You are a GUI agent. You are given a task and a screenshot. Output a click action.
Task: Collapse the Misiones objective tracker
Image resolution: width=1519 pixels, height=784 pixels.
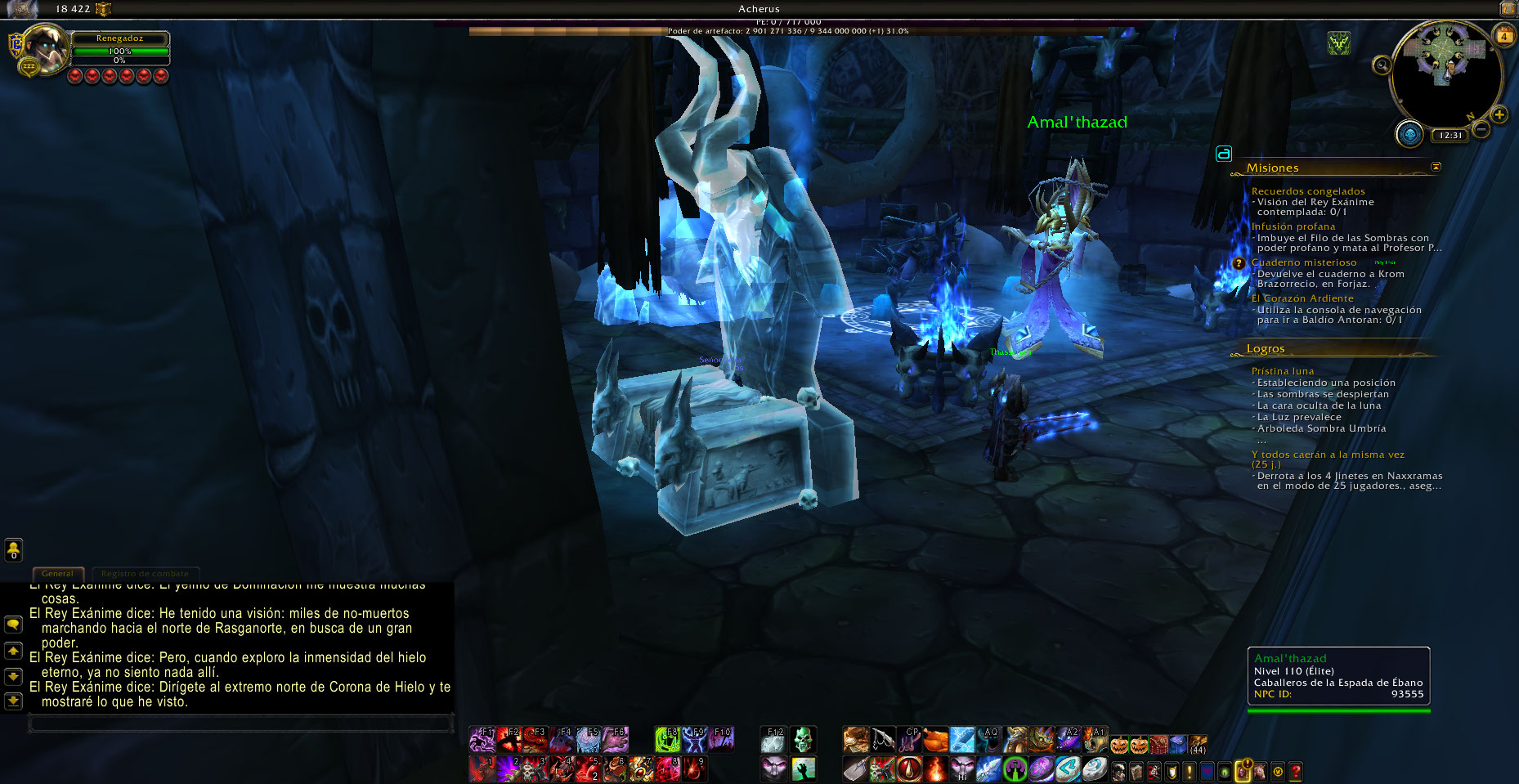coord(1436,167)
